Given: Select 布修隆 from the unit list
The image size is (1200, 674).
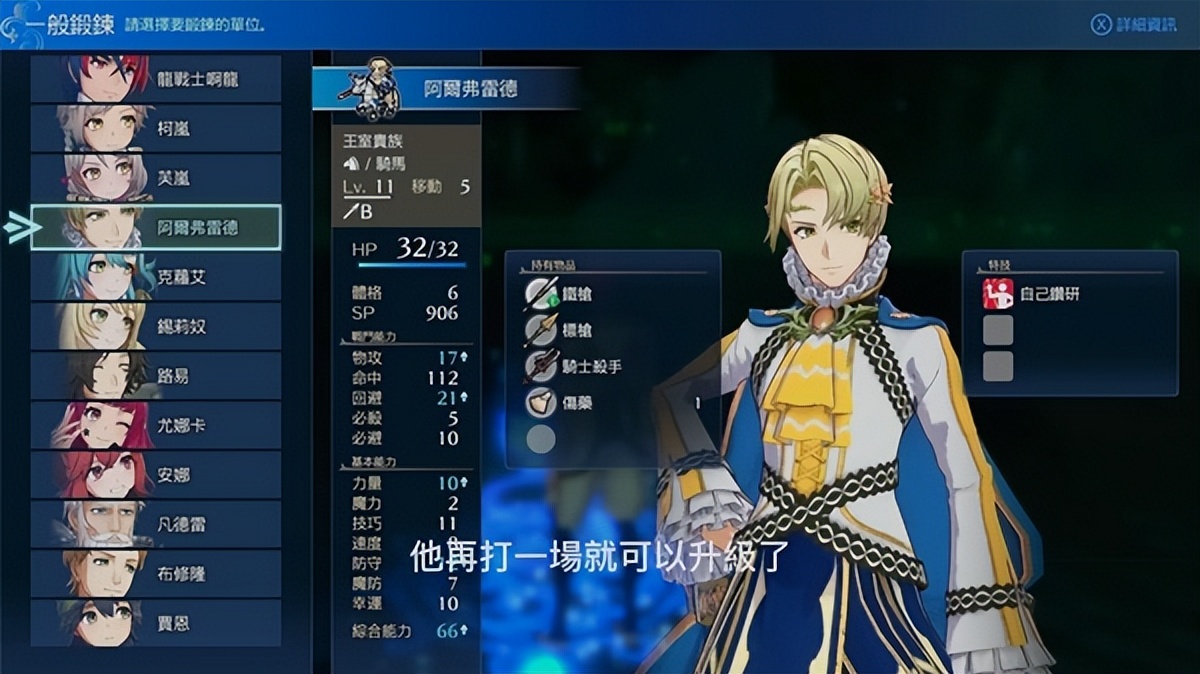Looking at the screenshot, I should [155, 574].
